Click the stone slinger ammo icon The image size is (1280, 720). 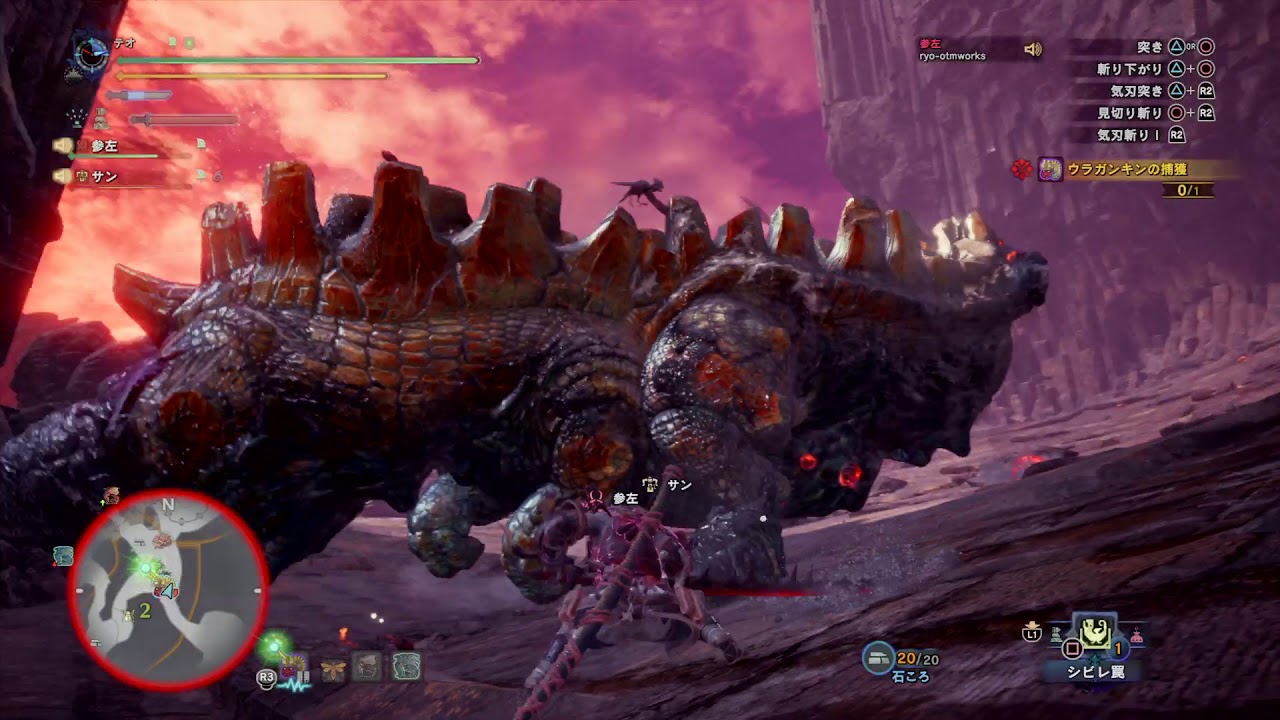(x=879, y=656)
